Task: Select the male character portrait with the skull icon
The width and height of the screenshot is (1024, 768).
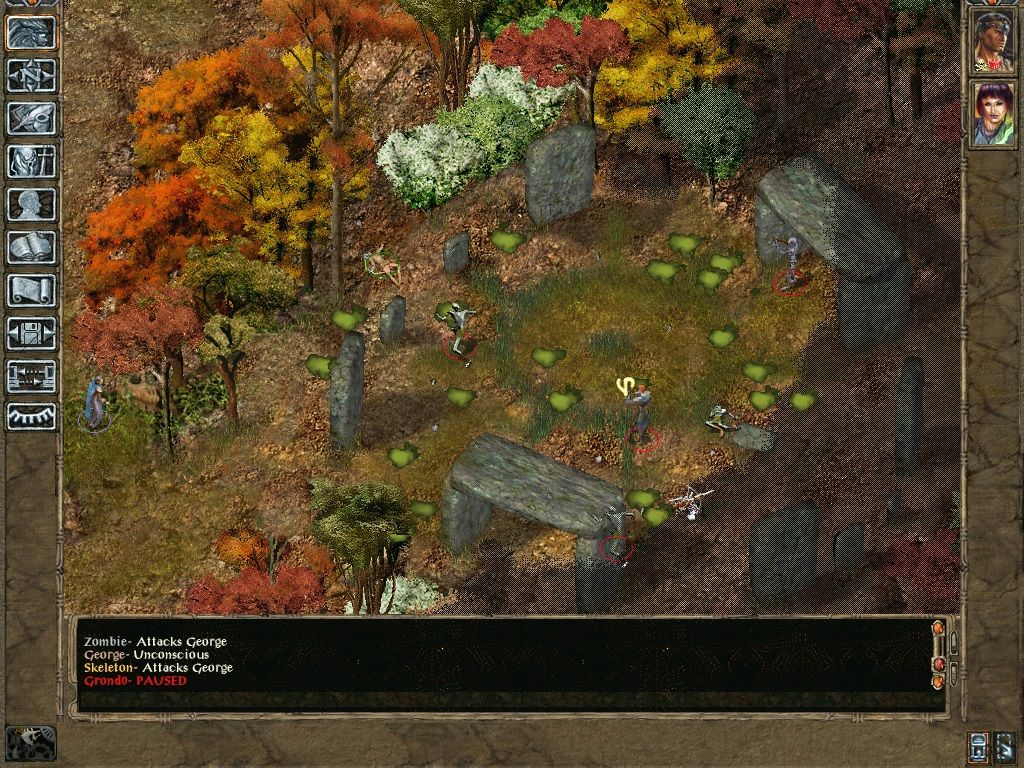Action: (x=993, y=42)
